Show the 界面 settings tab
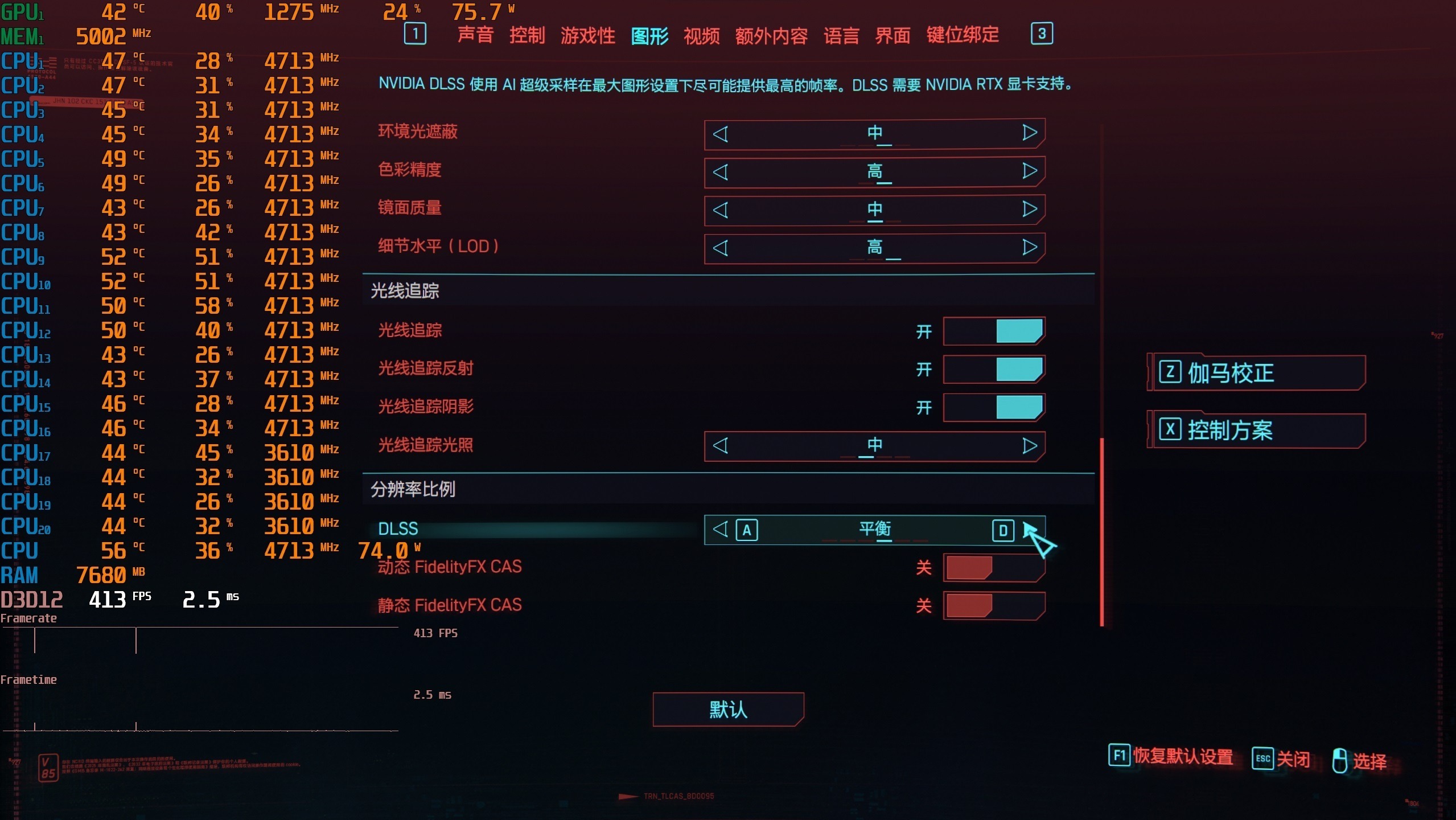The width and height of the screenshot is (1456, 820). click(892, 35)
